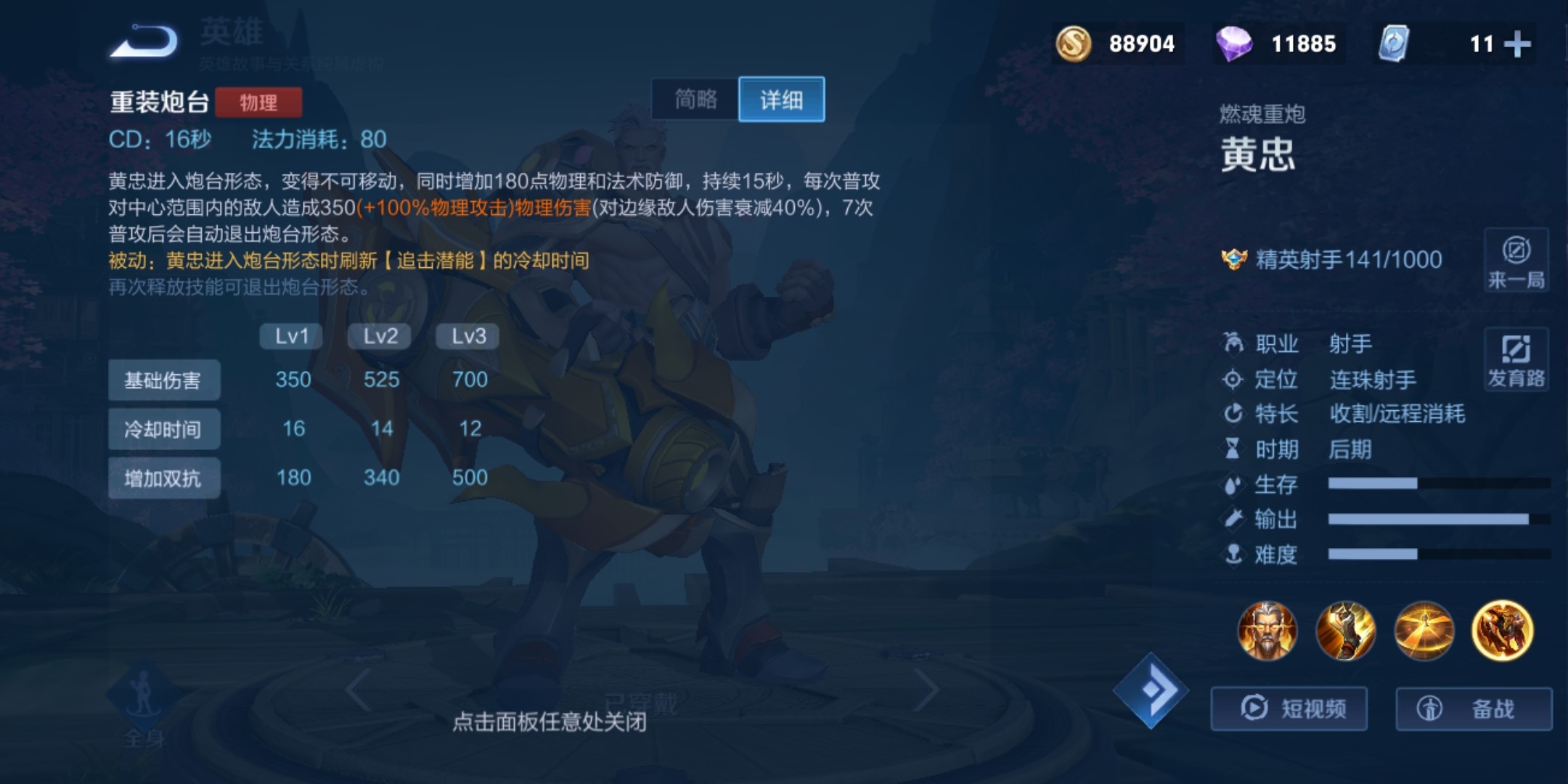Switch to the 详细 tab
This screenshot has height=784, width=1568.
[781, 99]
